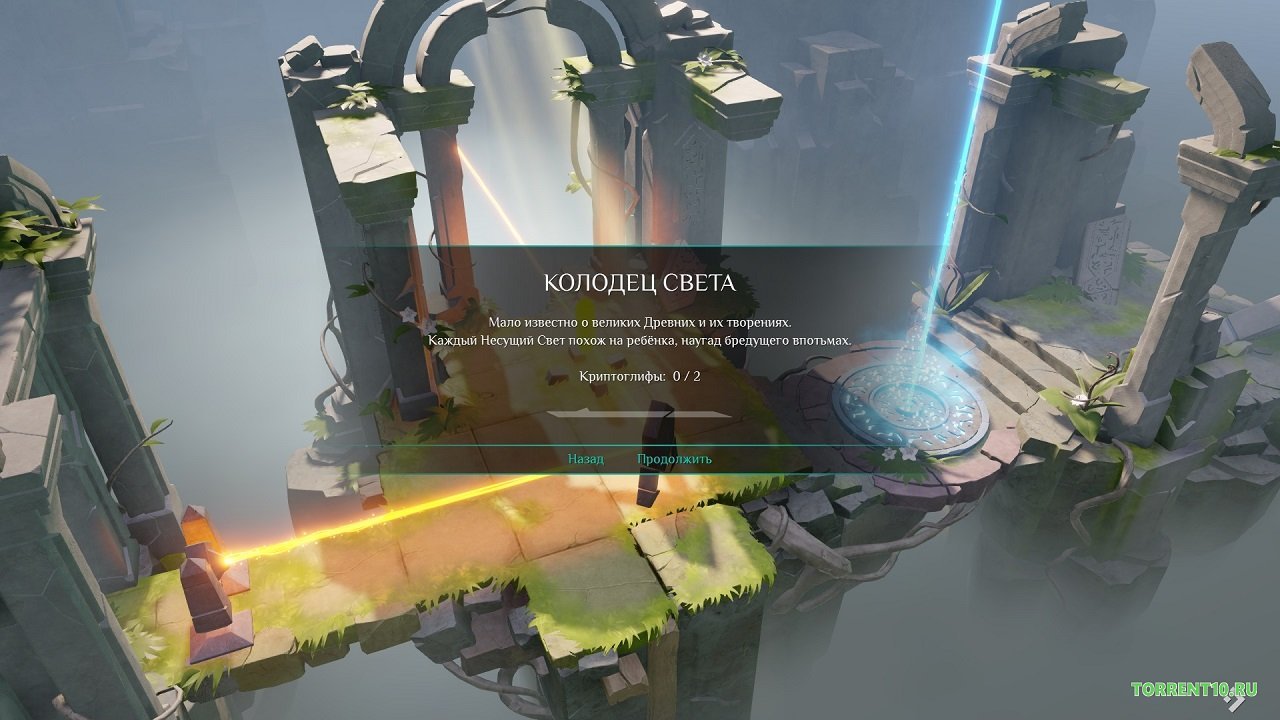Click the Назад button
This screenshot has height=720, width=1280.
pyautogui.click(x=585, y=460)
